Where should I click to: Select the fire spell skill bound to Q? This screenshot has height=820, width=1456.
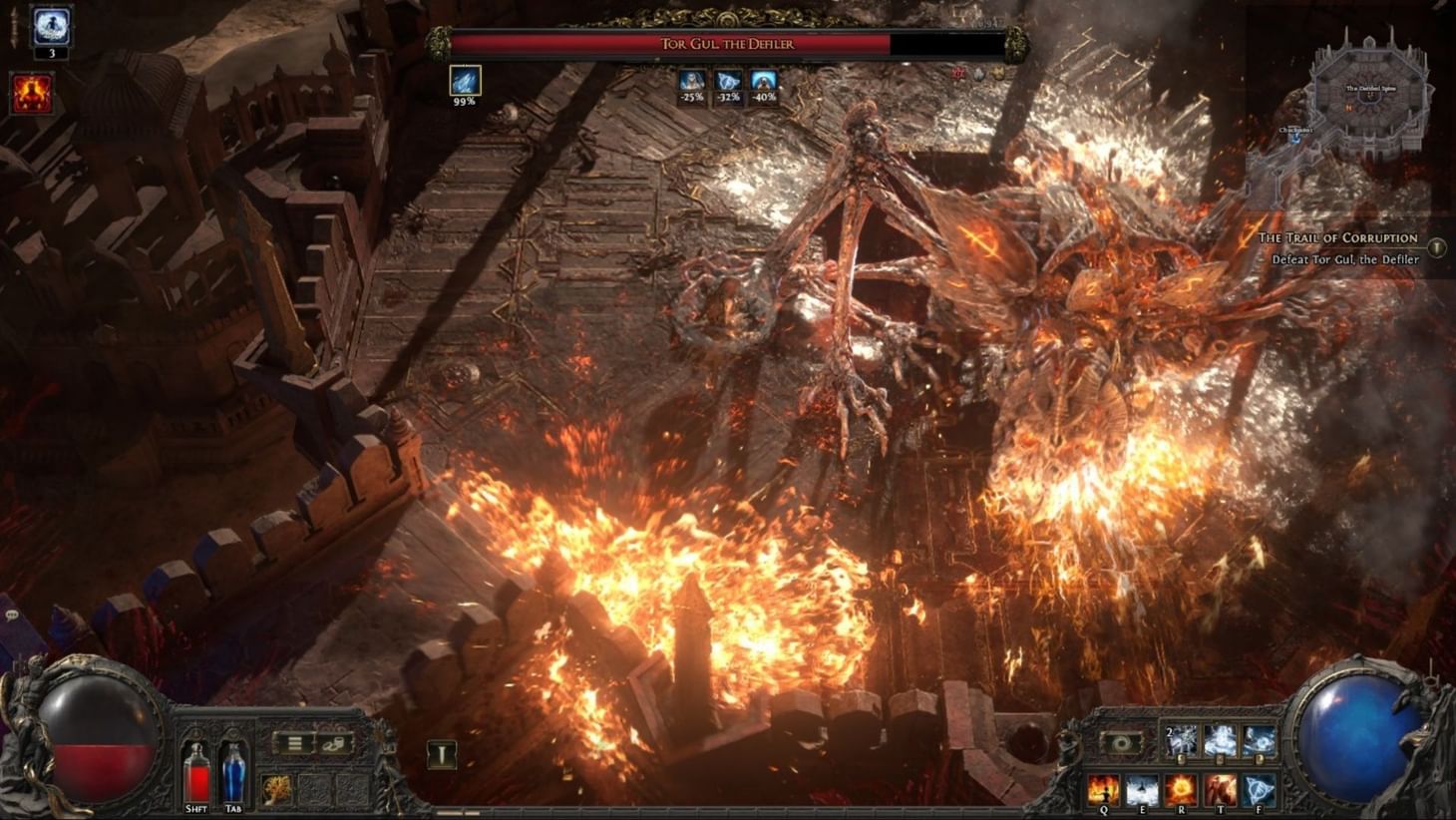(x=1103, y=788)
